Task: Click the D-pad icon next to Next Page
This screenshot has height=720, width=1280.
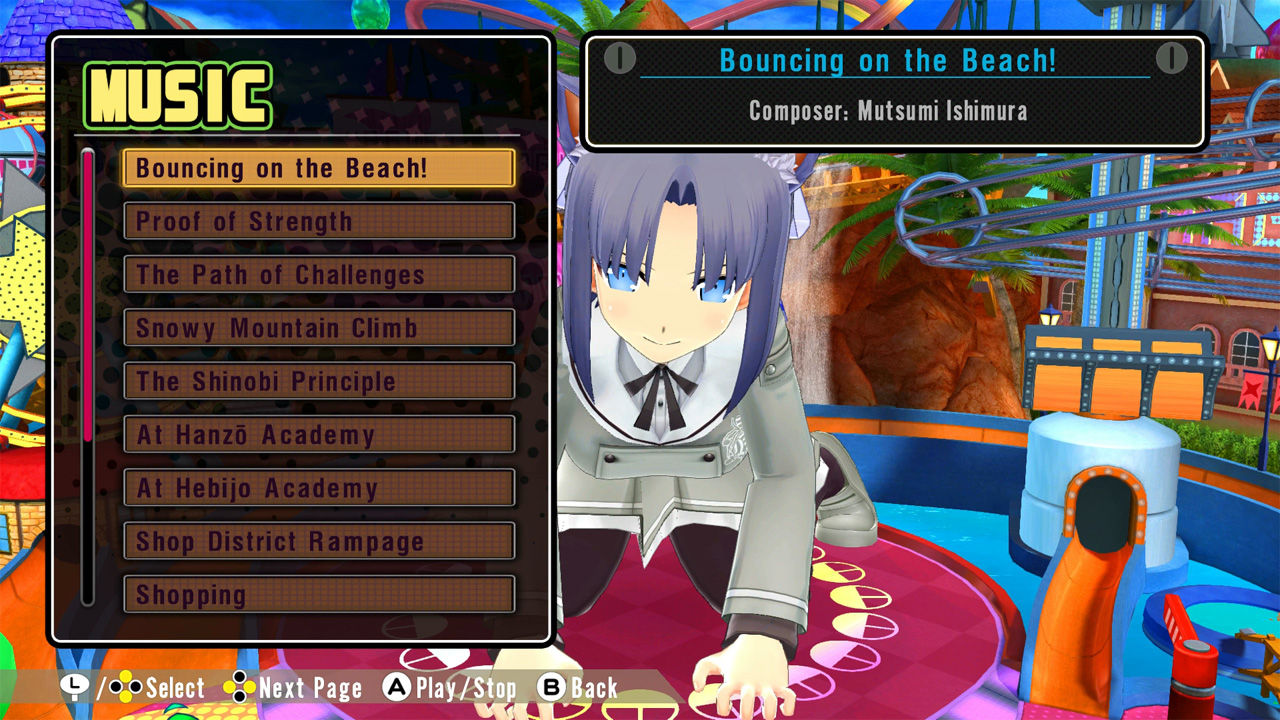Action: [240, 688]
